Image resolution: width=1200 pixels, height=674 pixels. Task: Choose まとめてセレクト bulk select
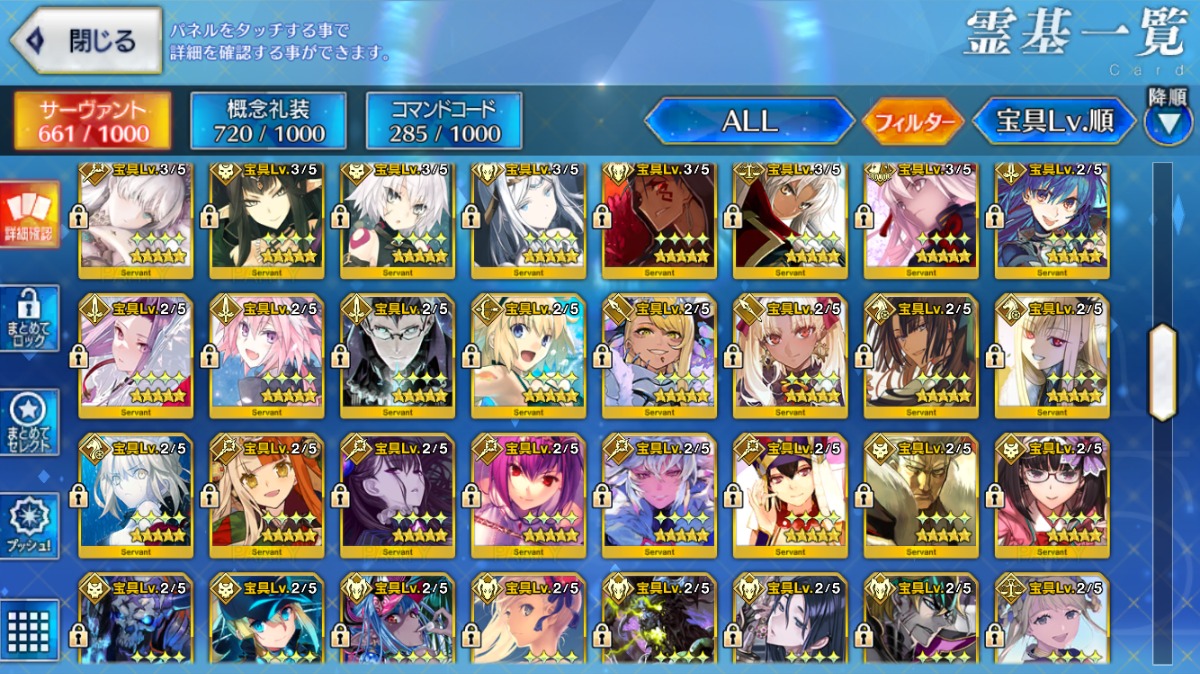point(29,422)
